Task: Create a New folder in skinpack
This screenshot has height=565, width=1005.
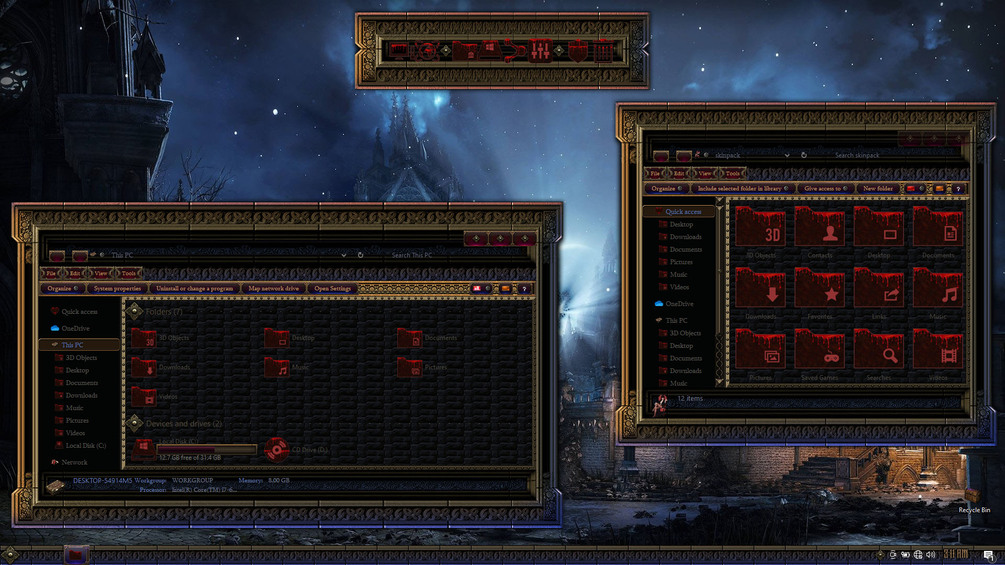Action: coord(878,188)
